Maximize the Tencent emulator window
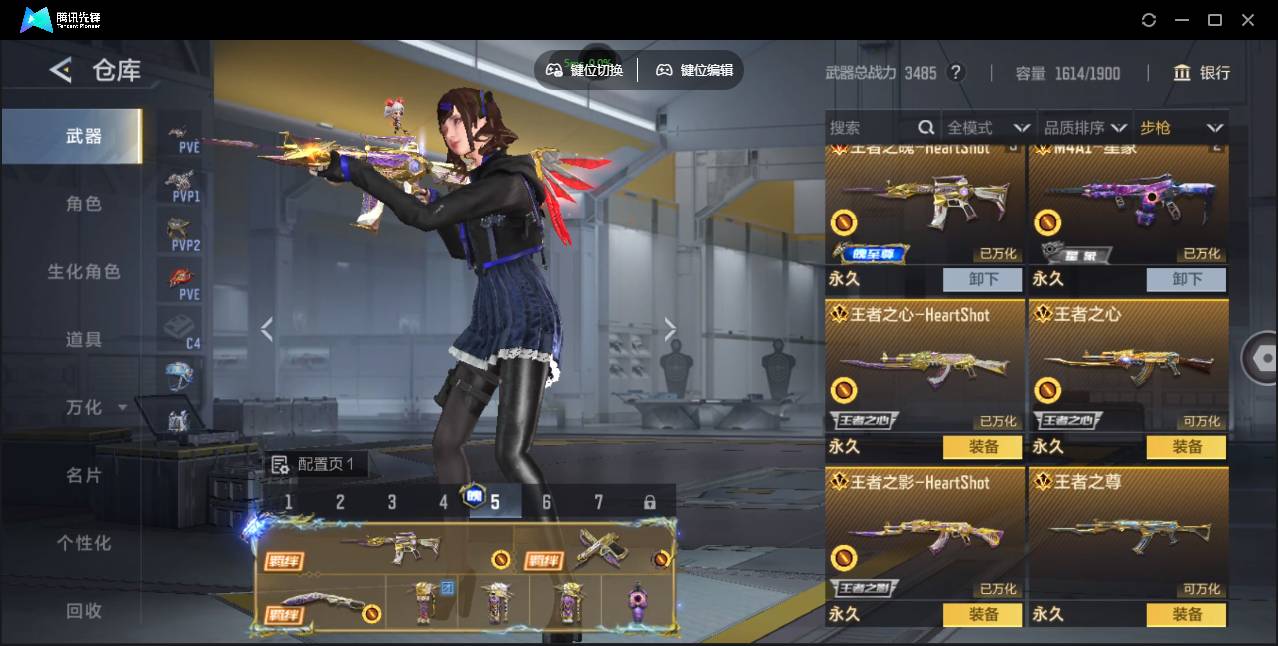1278x646 pixels. click(x=1215, y=20)
